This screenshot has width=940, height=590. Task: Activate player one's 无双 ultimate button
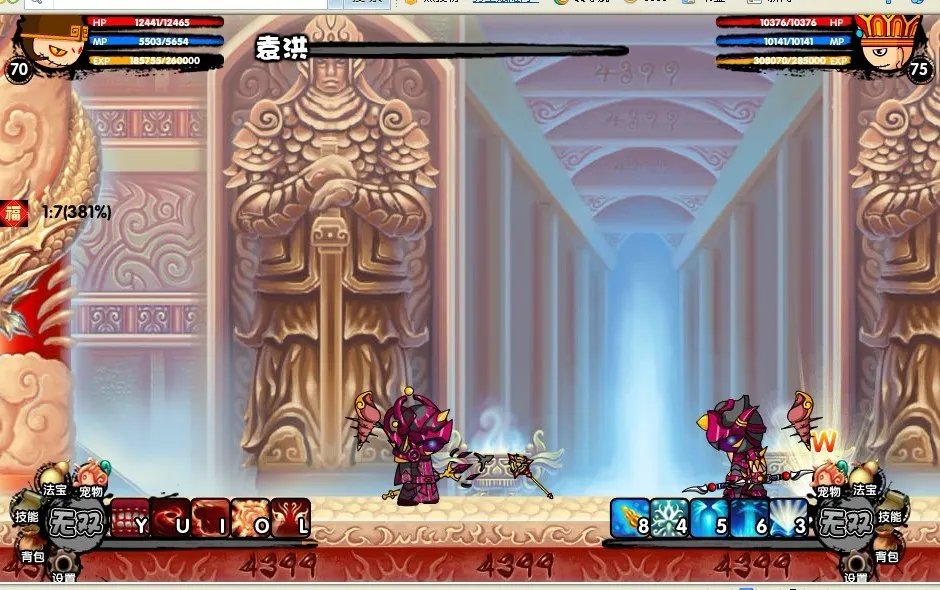[x=77, y=521]
